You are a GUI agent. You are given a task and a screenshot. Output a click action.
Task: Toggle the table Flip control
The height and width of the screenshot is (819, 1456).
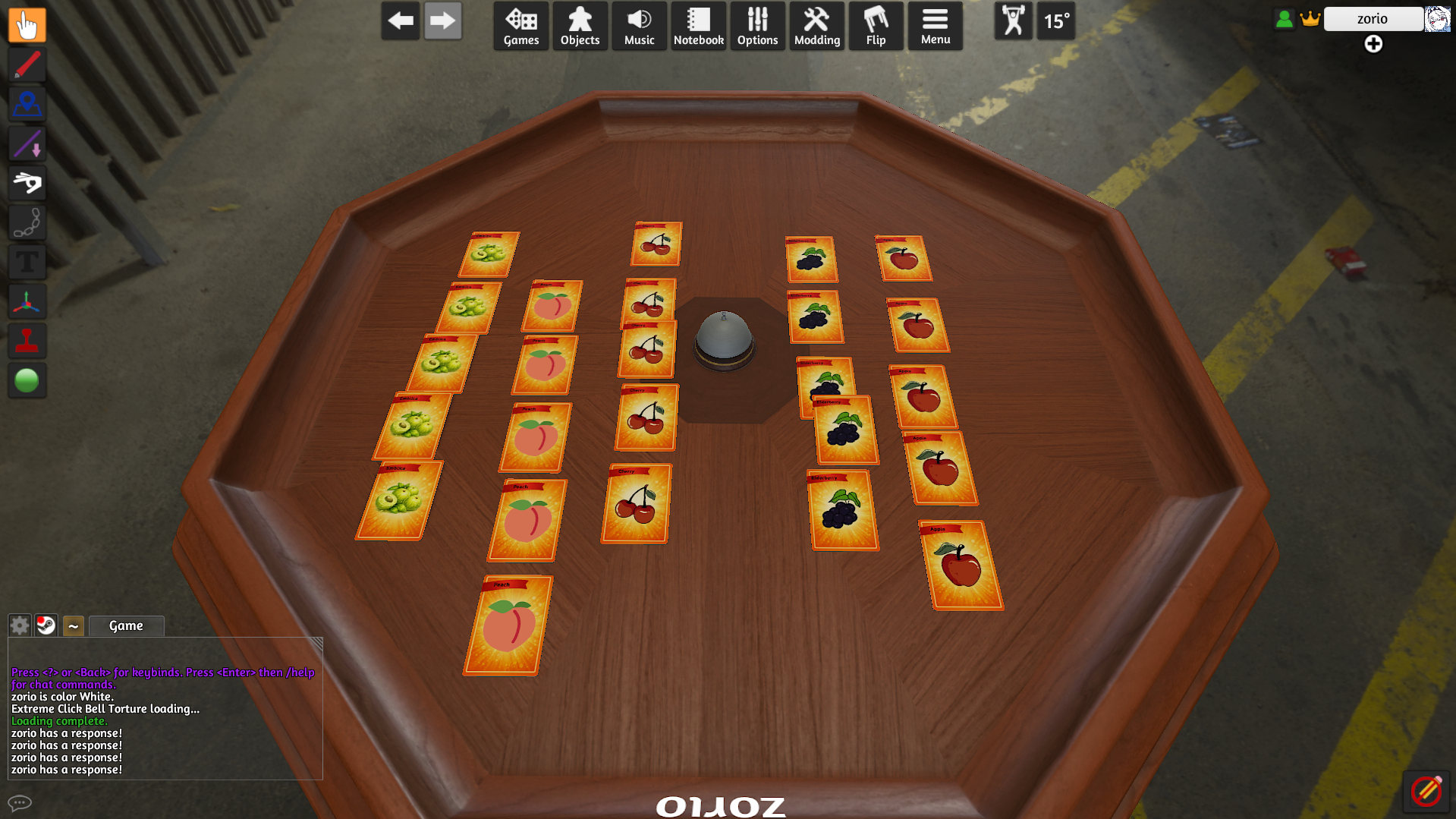coord(876,26)
